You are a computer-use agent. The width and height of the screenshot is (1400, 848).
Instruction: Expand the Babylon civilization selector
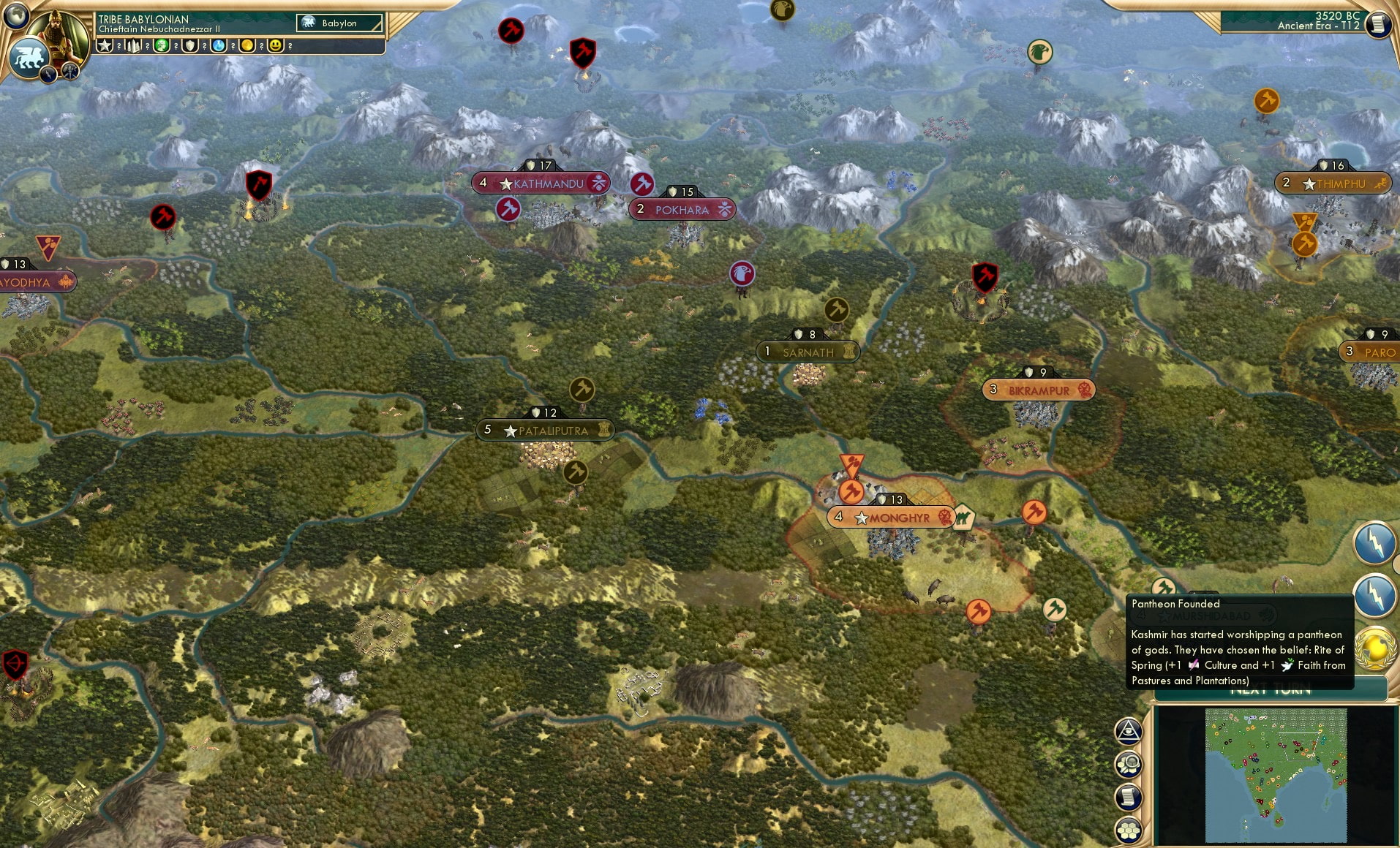tap(339, 23)
